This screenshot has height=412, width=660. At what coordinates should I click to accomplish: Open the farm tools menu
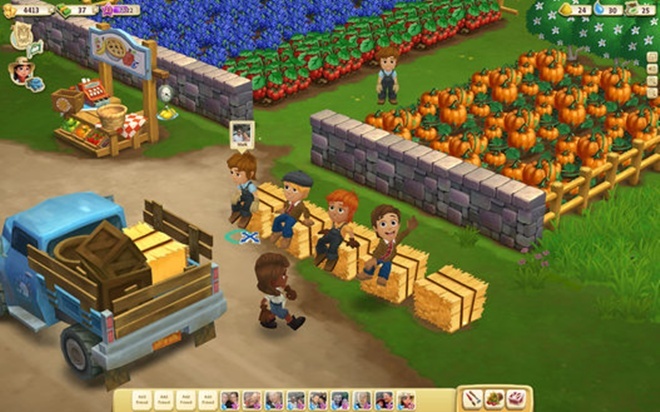(x=472, y=399)
